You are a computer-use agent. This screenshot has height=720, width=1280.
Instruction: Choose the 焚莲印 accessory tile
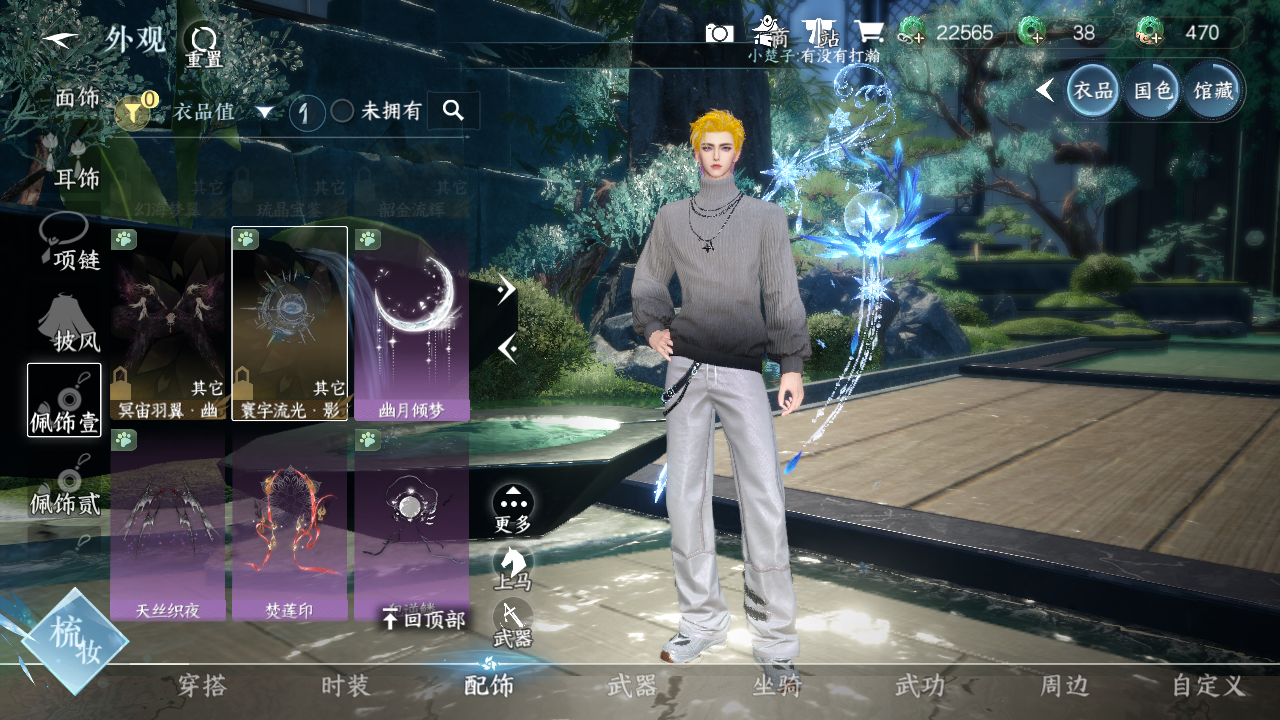[x=290, y=524]
